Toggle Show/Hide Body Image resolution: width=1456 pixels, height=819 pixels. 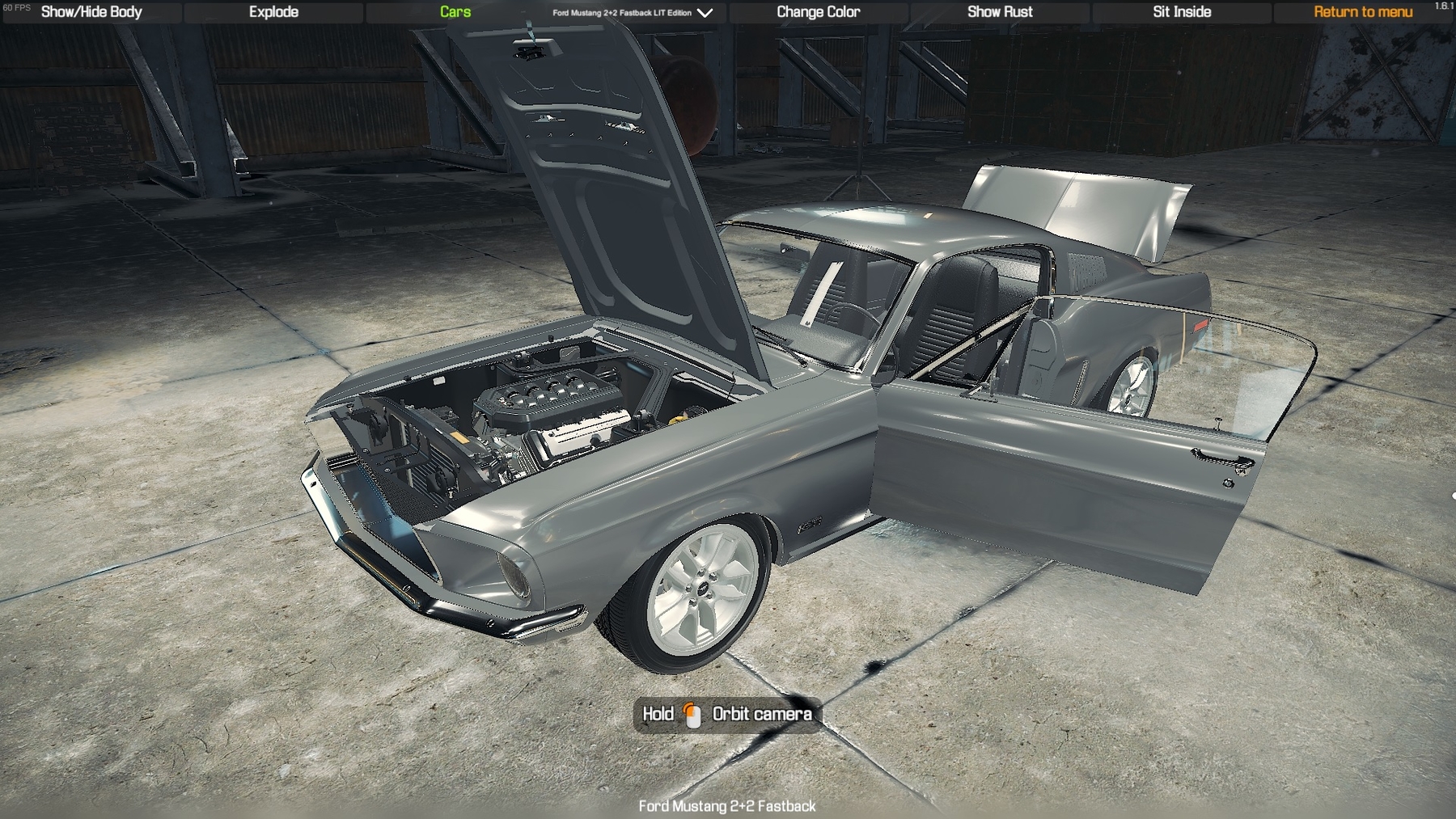tap(91, 12)
